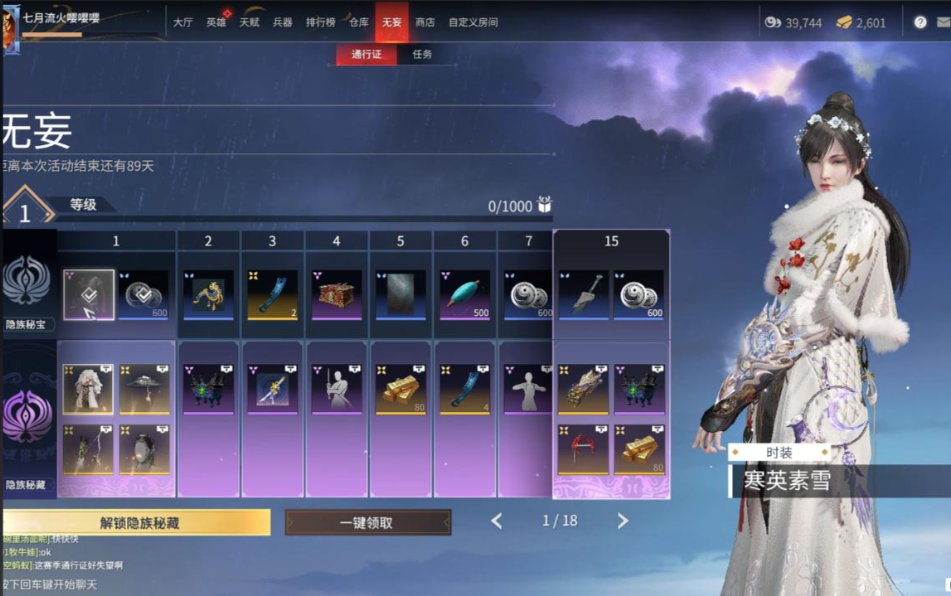
Task: Select the teal feather reward
Action: (464, 294)
